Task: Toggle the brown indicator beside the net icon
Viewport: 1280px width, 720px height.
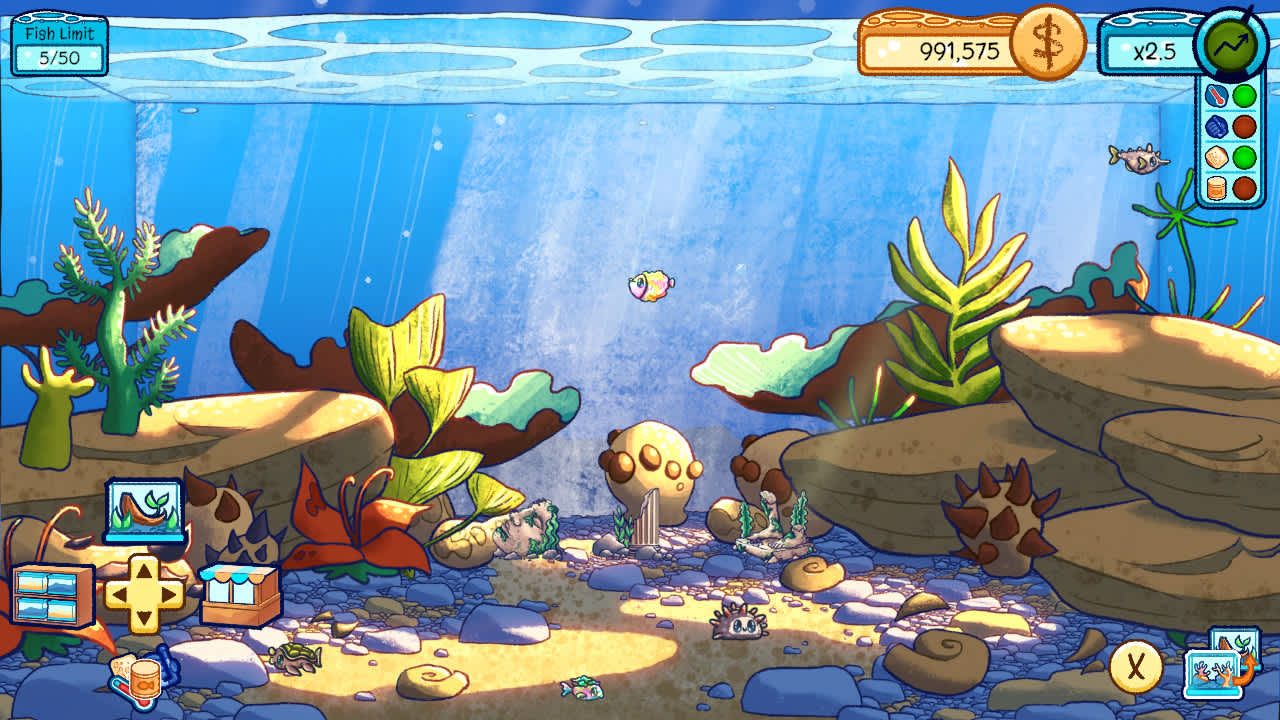Action: click(x=1242, y=126)
